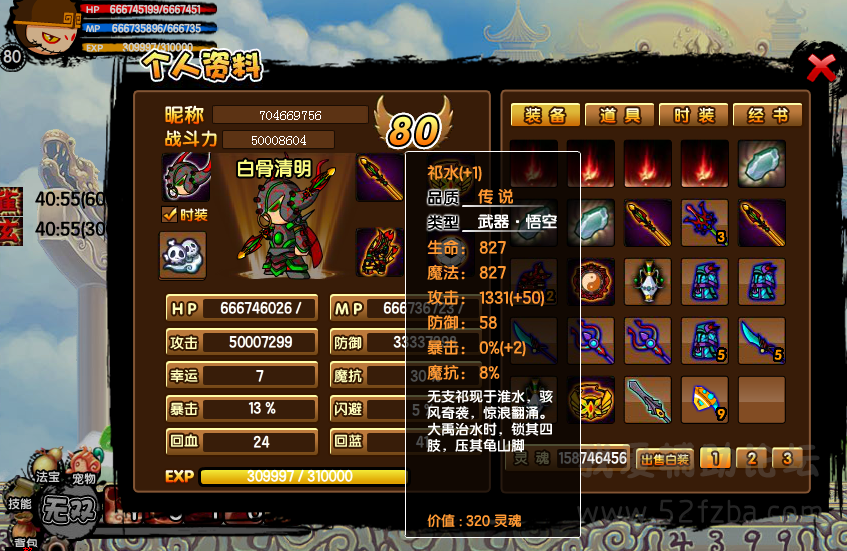Toggle the 时装 checkbox under the helmet
The image size is (847, 551).
point(170,215)
